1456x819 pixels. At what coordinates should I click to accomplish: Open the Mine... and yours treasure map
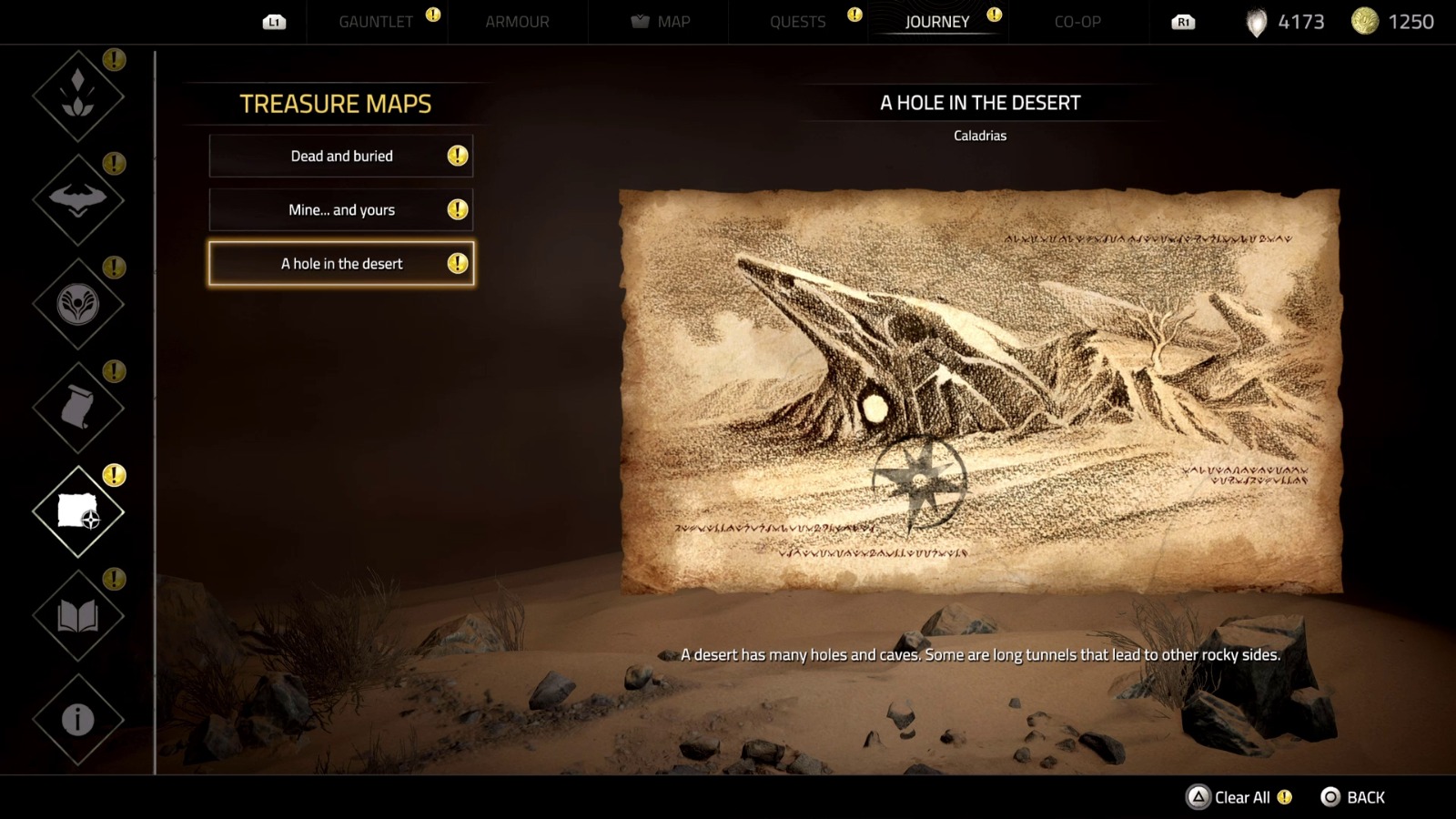pyautogui.click(x=341, y=209)
